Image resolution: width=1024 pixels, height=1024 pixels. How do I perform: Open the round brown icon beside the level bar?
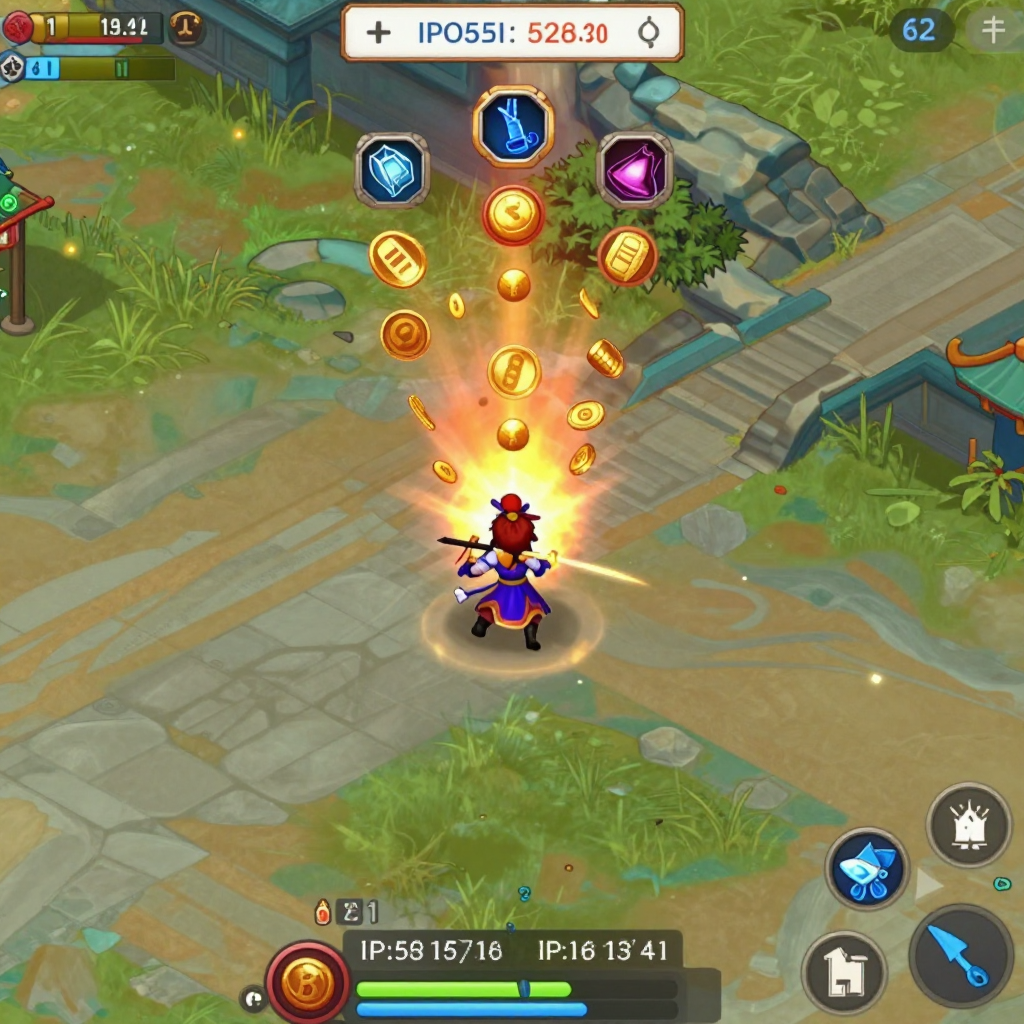pos(187,28)
